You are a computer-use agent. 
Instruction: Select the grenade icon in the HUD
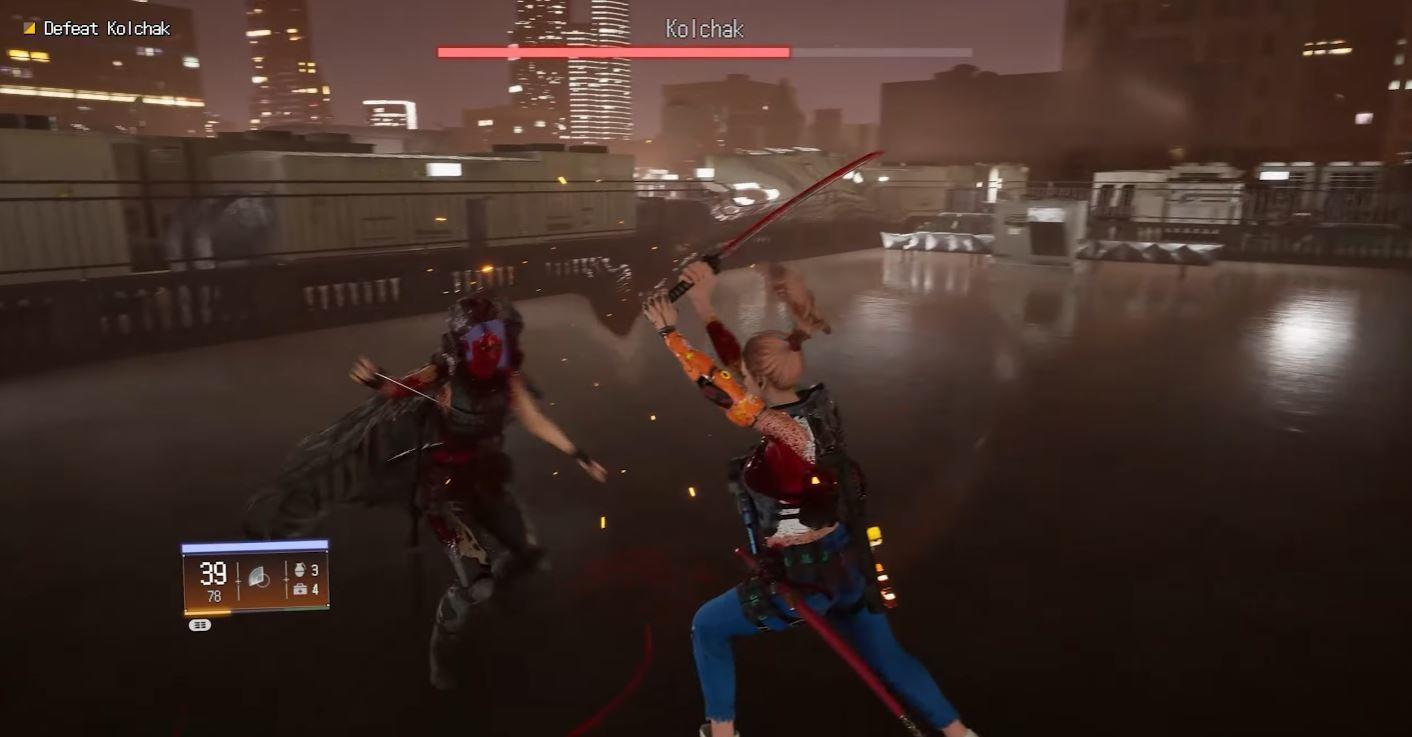point(300,570)
